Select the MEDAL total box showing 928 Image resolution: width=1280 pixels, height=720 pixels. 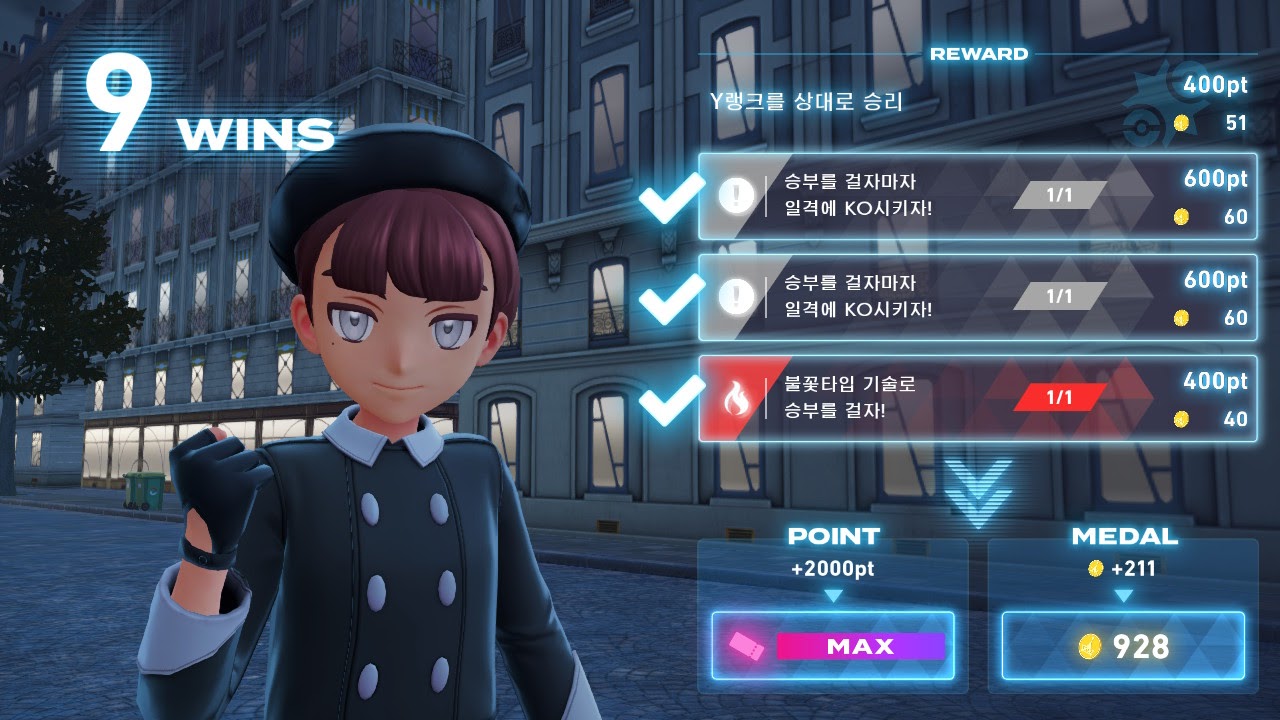tap(1123, 646)
